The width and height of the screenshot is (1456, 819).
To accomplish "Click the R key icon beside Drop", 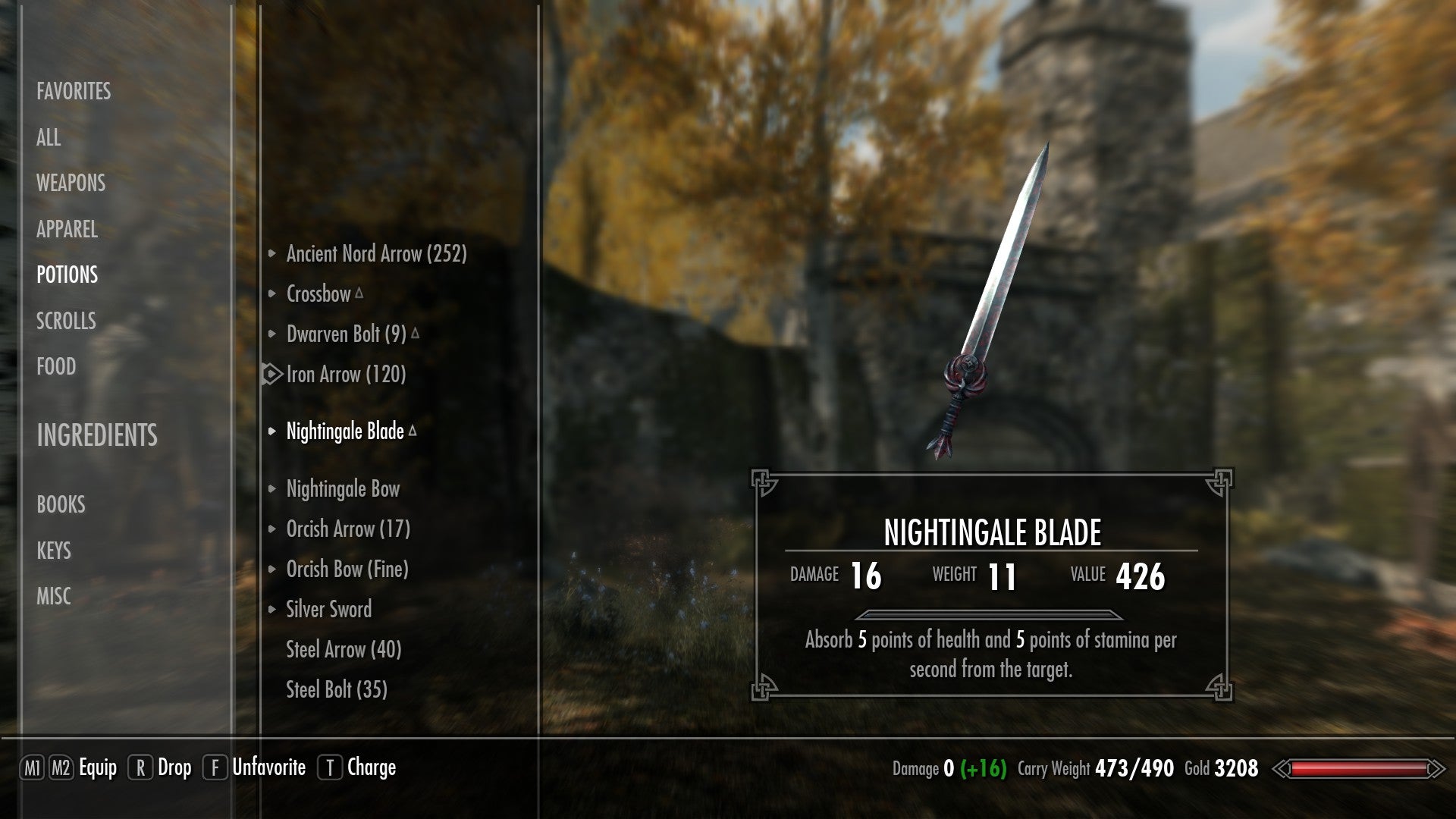I will 140,767.
